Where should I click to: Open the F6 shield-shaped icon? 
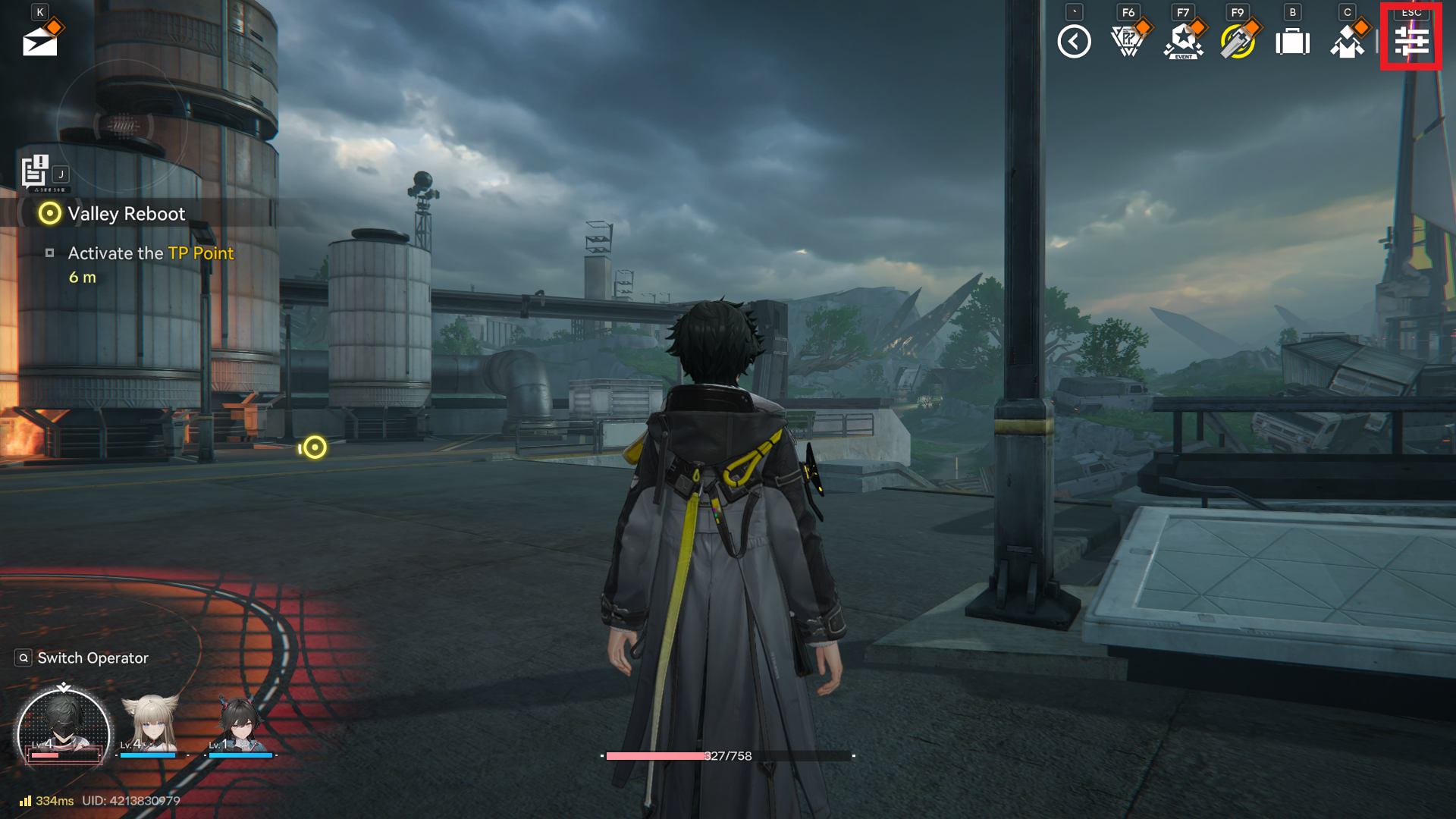tap(1128, 42)
